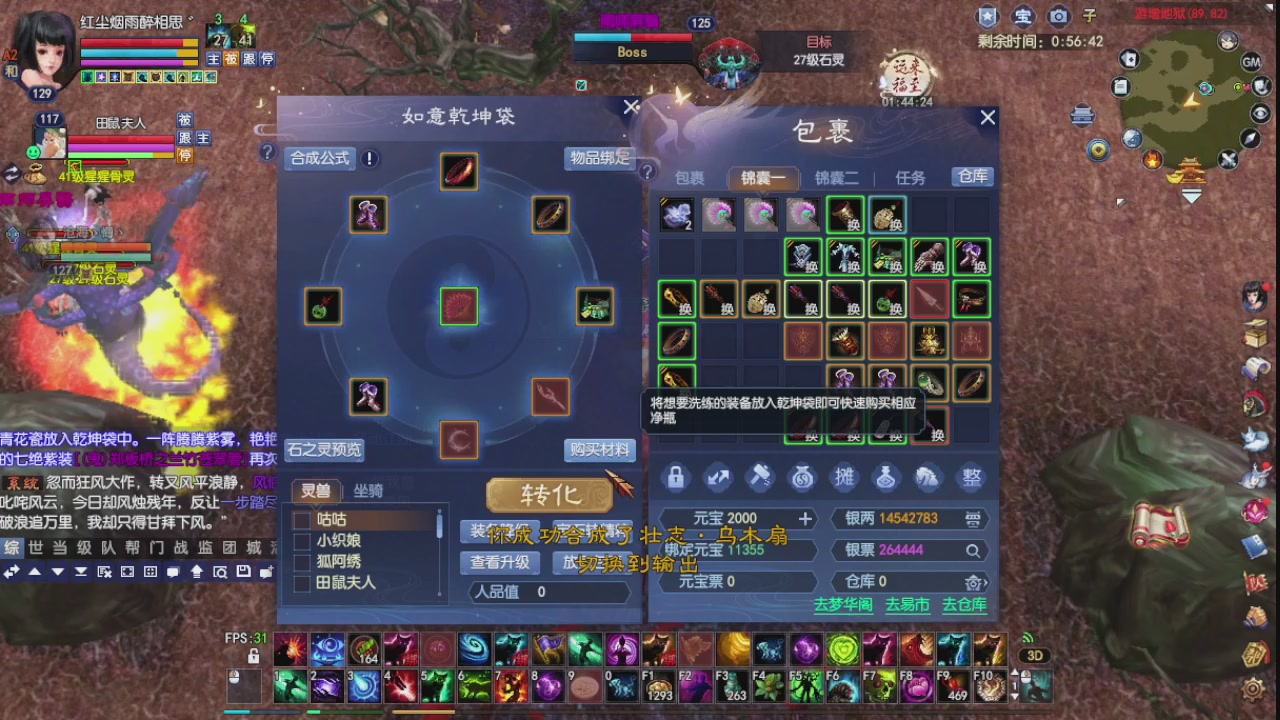Select the alchemy bottle icon in bag toolbar
1280x720 pixels.
click(x=887, y=477)
